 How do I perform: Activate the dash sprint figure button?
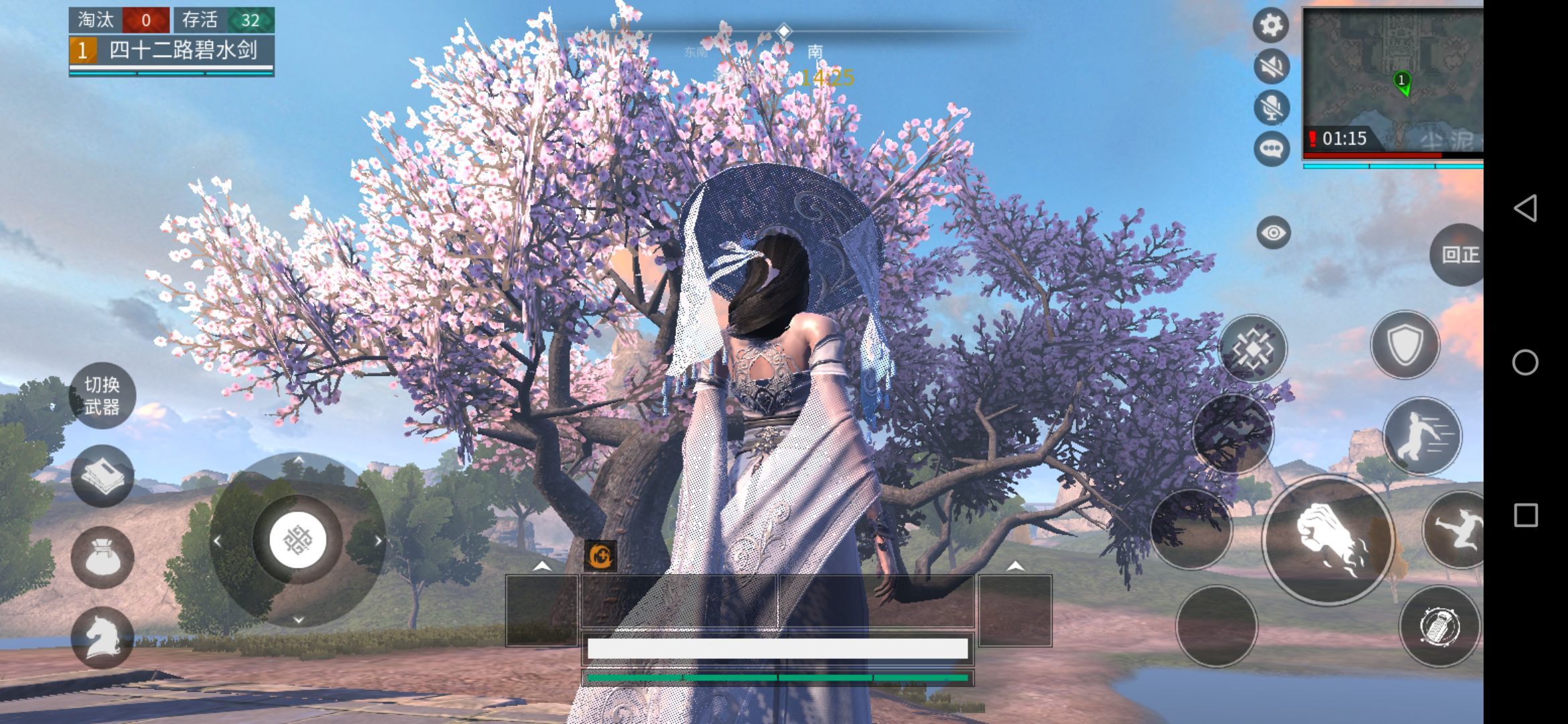pyautogui.click(x=1421, y=436)
